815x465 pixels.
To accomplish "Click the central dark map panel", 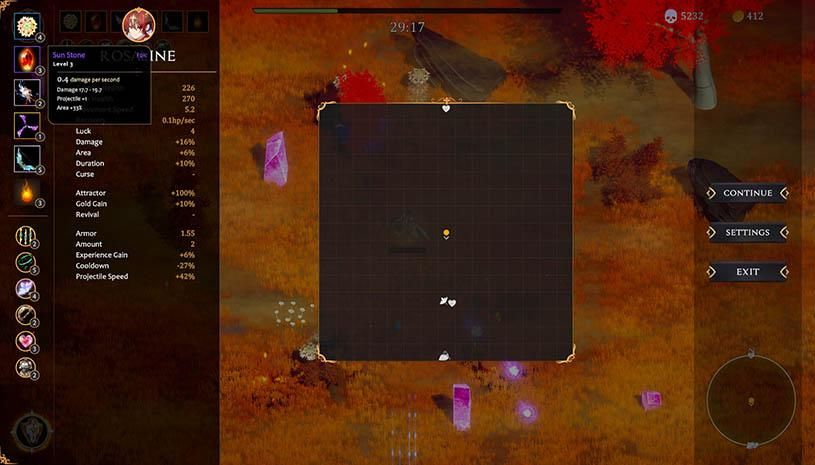I will coord(446,232).
